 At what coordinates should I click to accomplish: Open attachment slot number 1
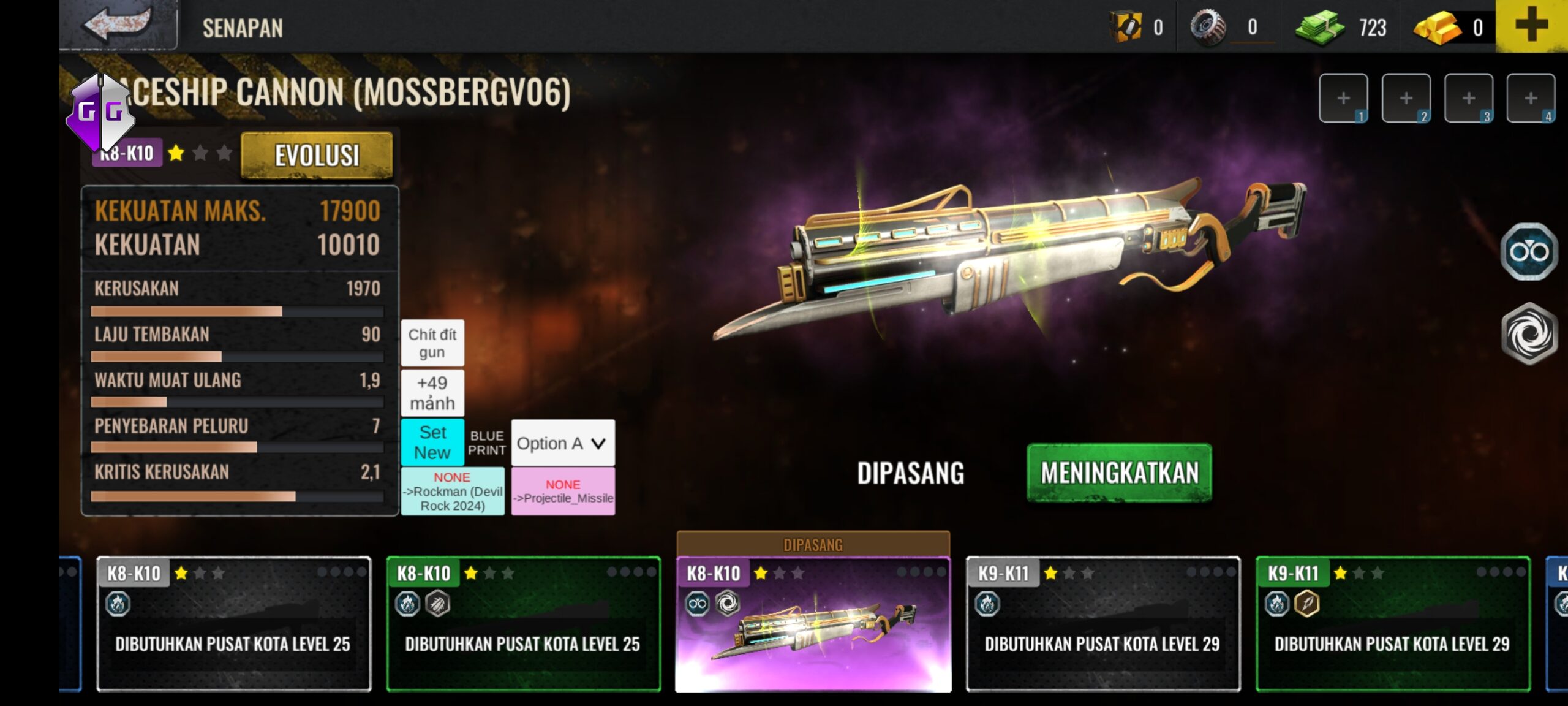(x=1343, y=98)
